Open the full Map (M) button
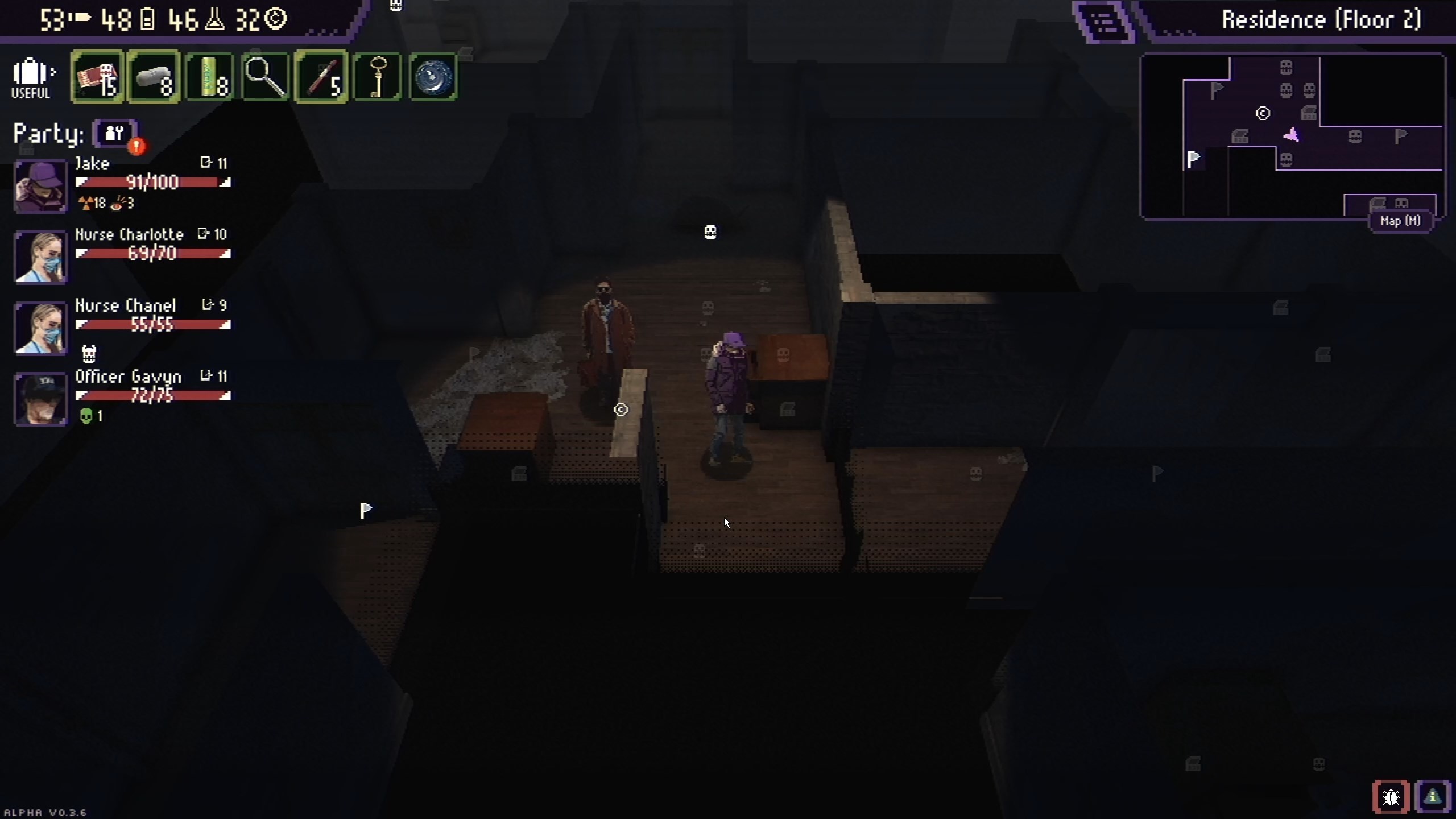This screenshot has width=1456, height=819. pos(1400,221)
